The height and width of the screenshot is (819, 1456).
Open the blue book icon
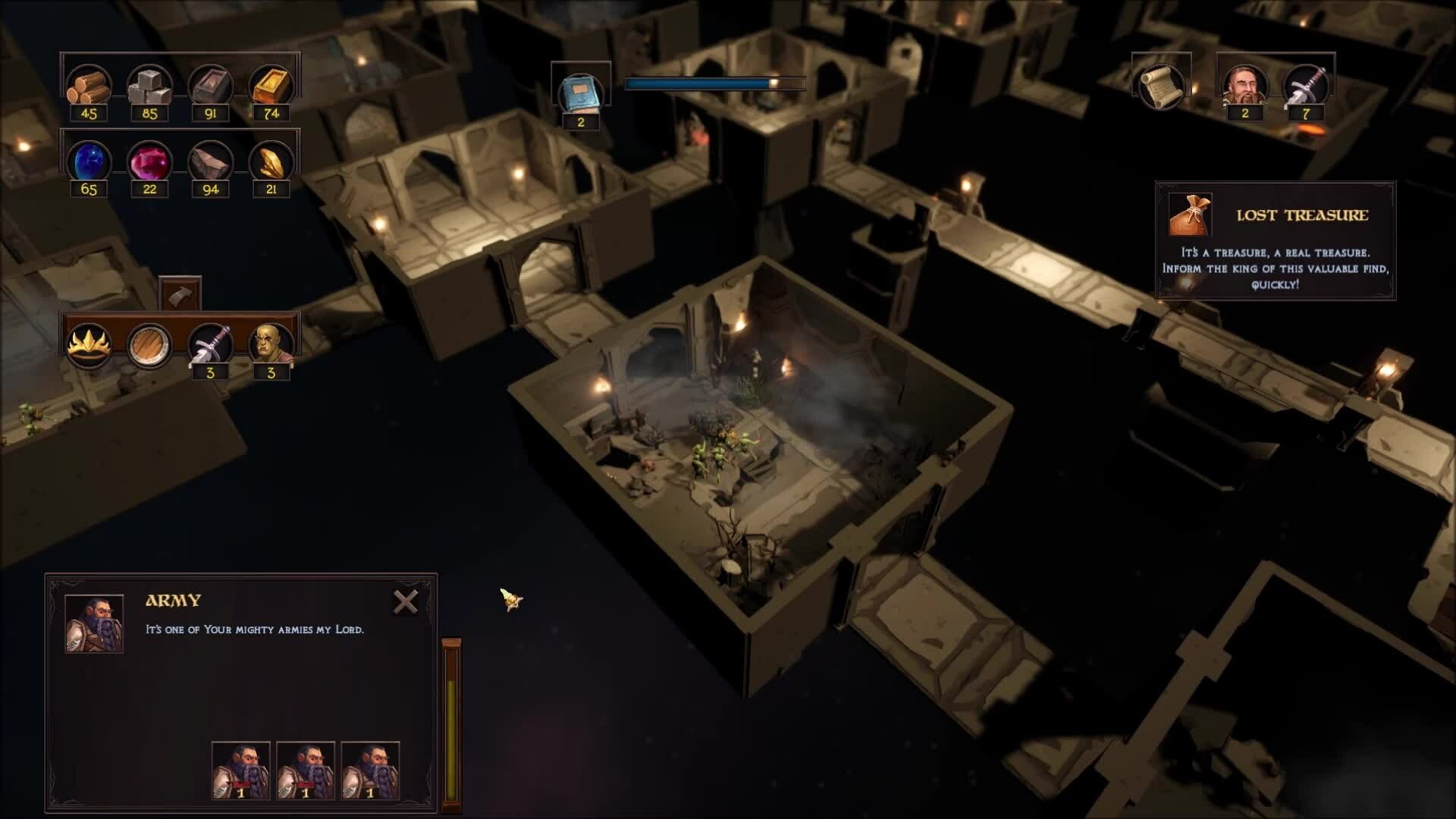pos(581,93)
